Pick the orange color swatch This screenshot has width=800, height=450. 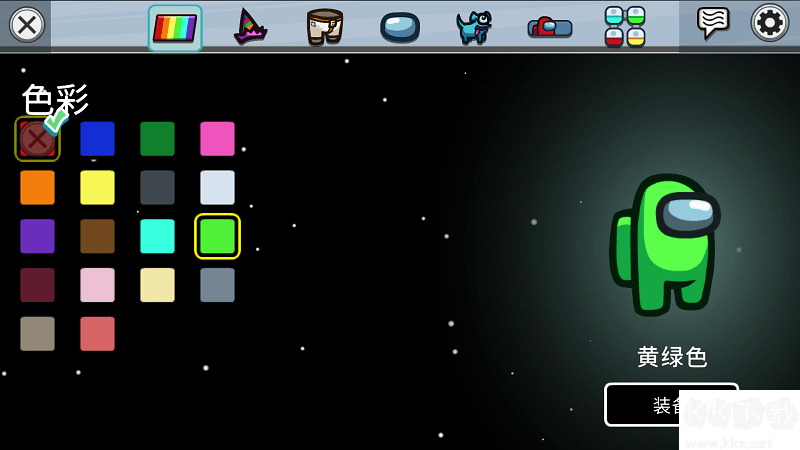click(37, 188)
